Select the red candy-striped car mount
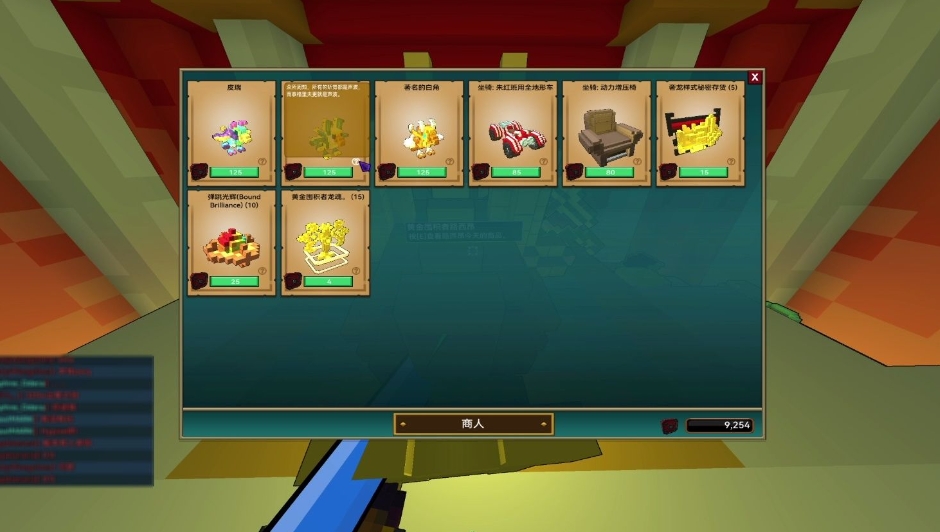 [x=512, y=133]
